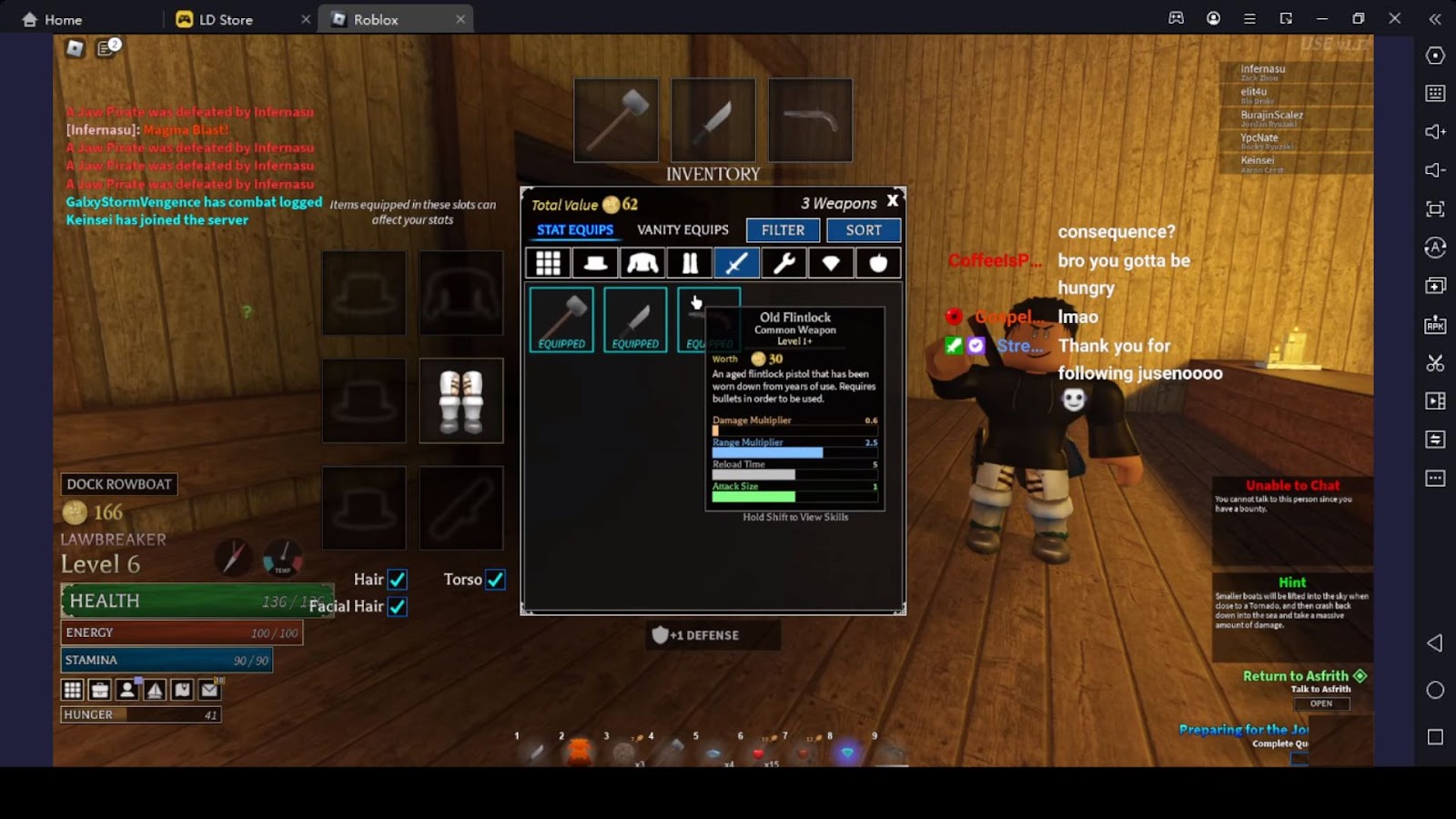Open the Filter options
This screenshot has height=819, width=1456.
(x=783, y=230)
